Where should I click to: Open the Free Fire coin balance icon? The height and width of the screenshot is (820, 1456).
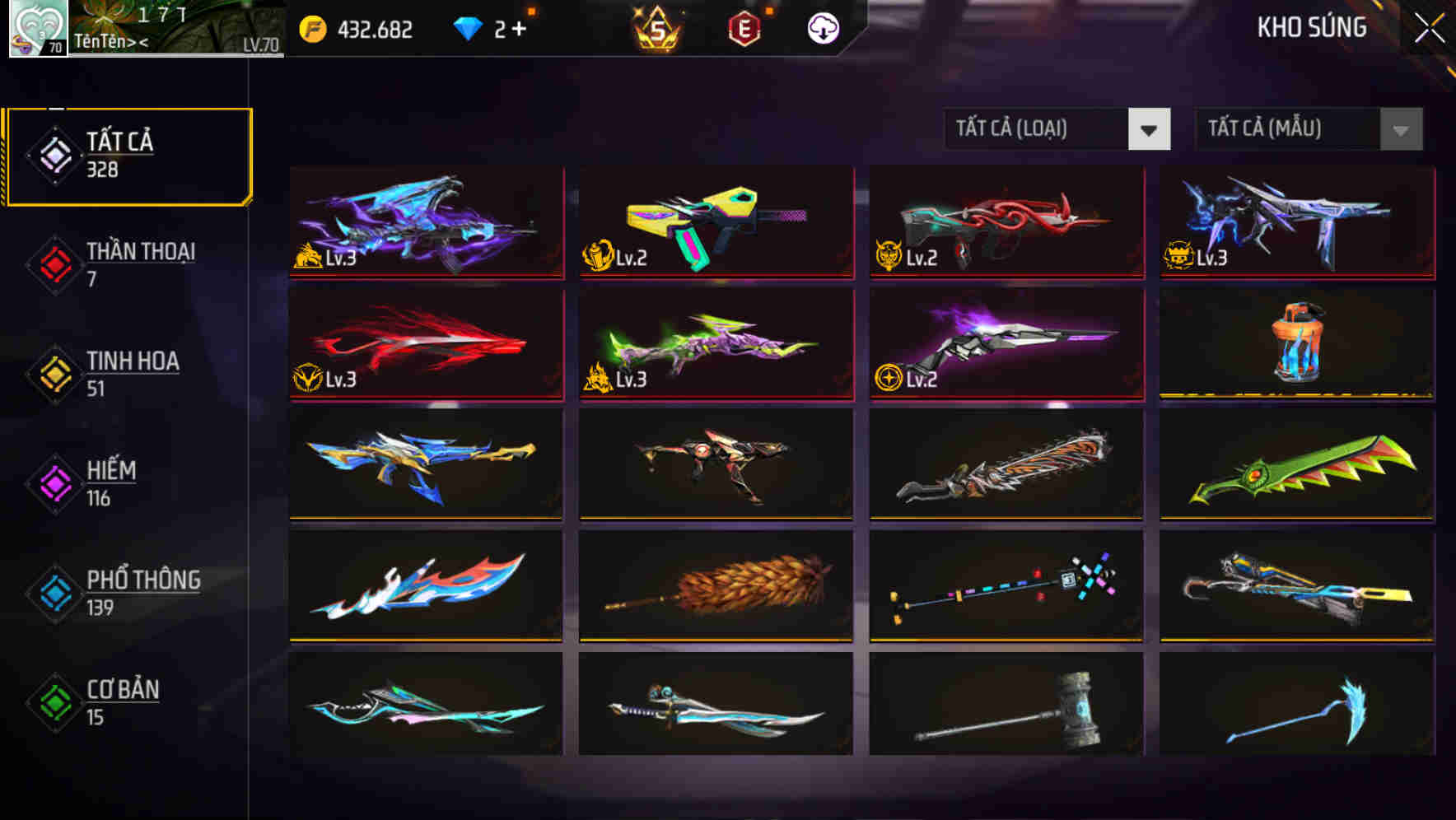click(314, 27)
